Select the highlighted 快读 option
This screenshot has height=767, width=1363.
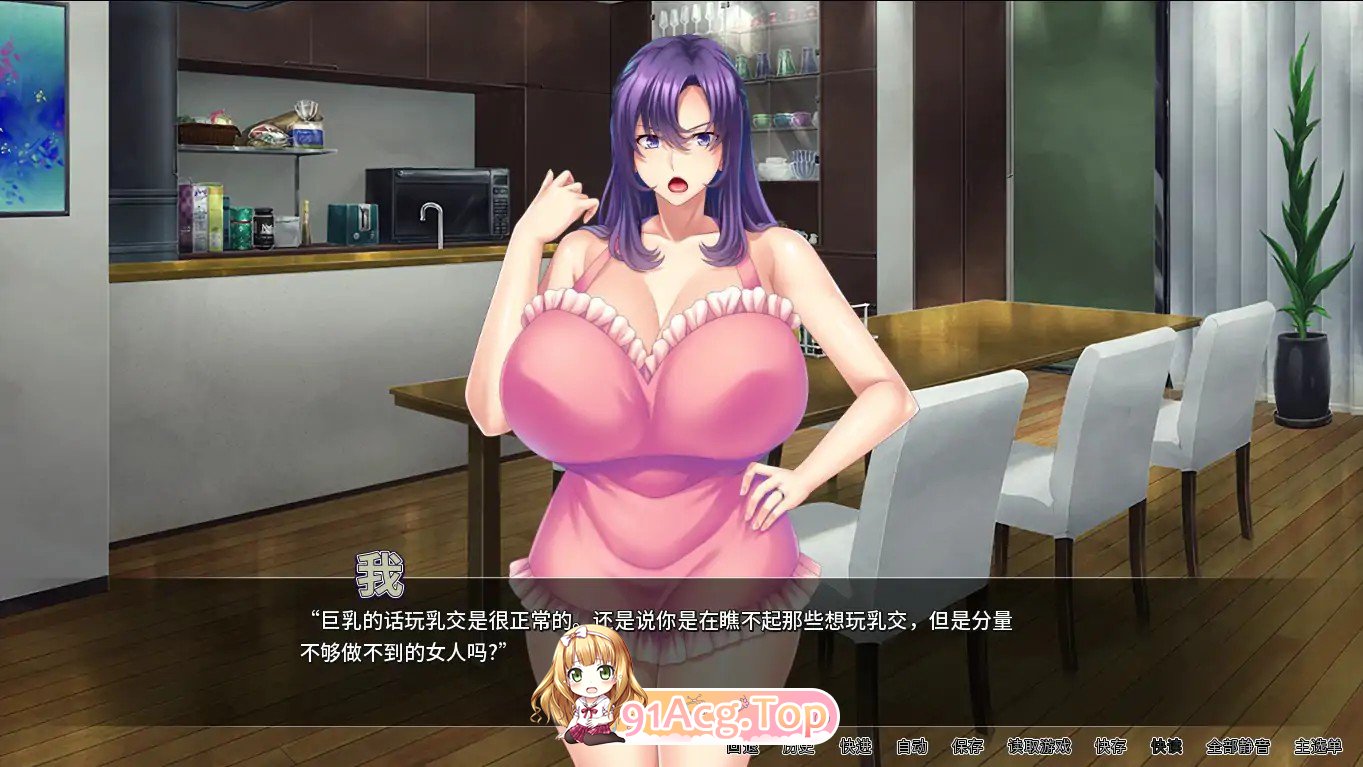(1165, 748)
